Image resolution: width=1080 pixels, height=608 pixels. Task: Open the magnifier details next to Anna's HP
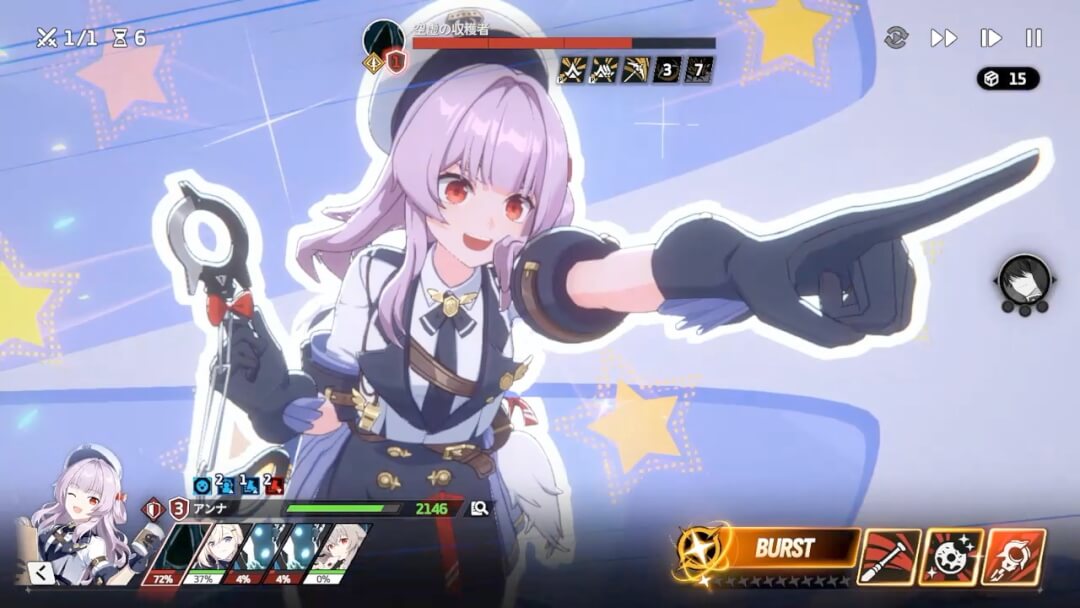click(480, 508)
